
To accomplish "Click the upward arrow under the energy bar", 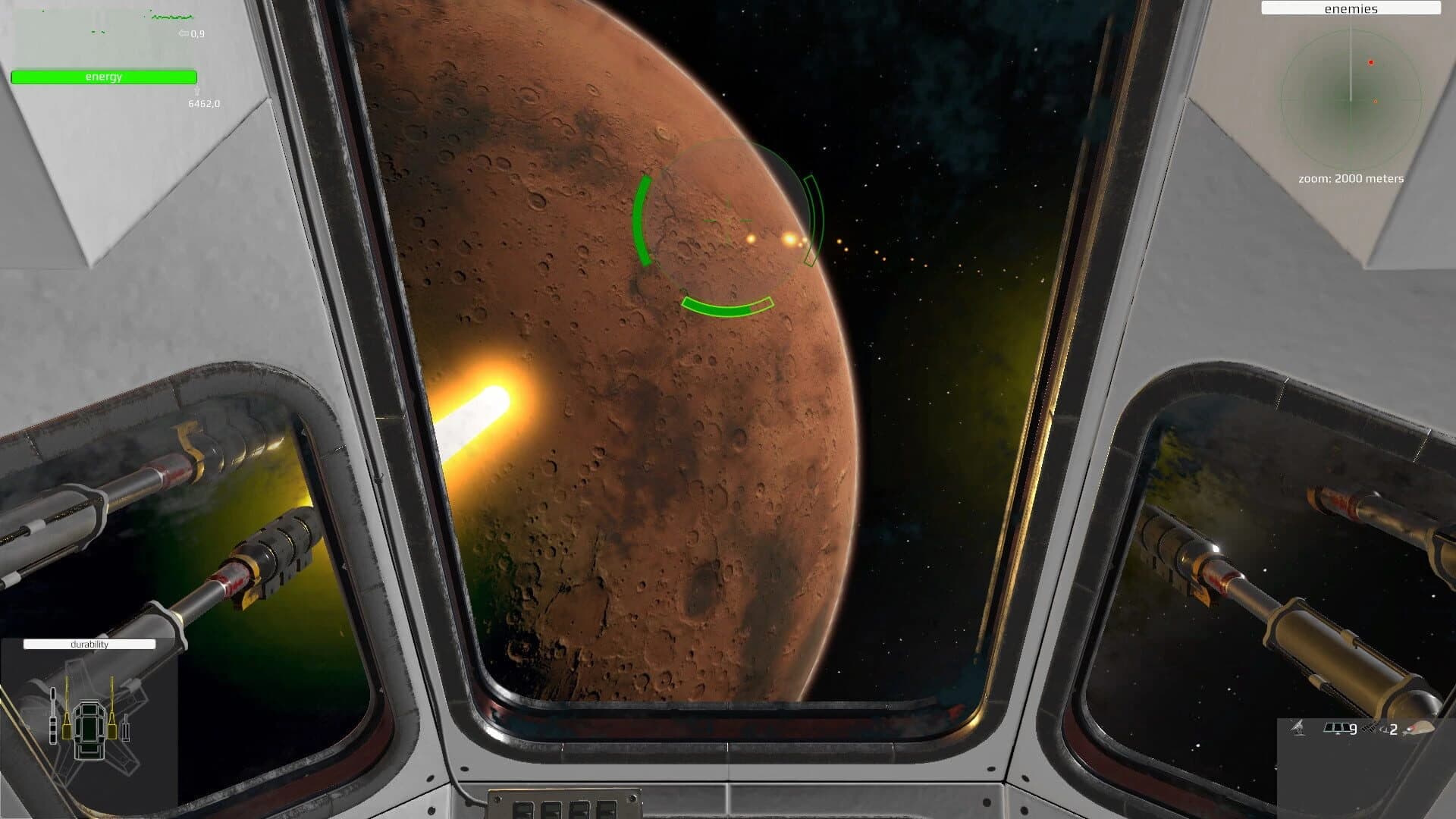I will (199, 92).
